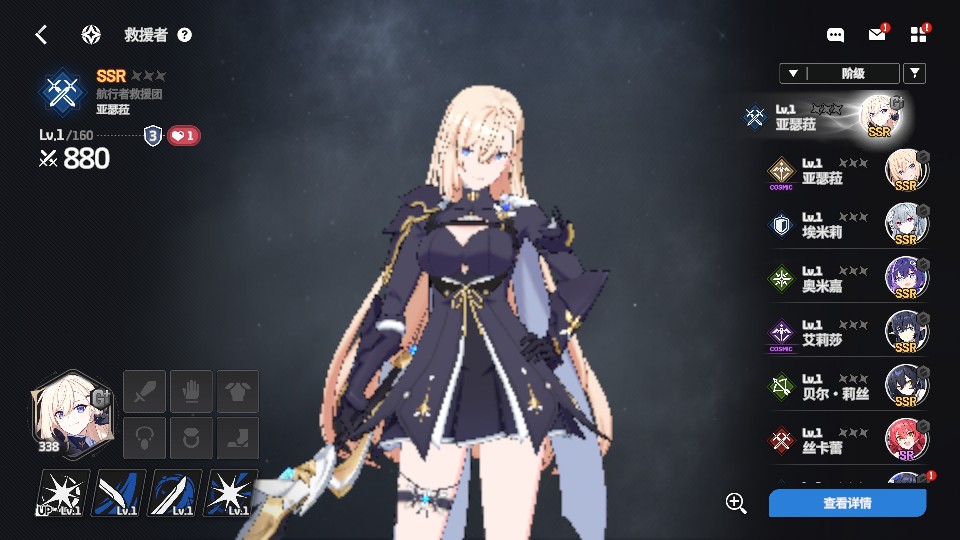Go back using the top-left arrow
Image resolution: width=960 pixels, height=540 pixels.
click(41, 35)
